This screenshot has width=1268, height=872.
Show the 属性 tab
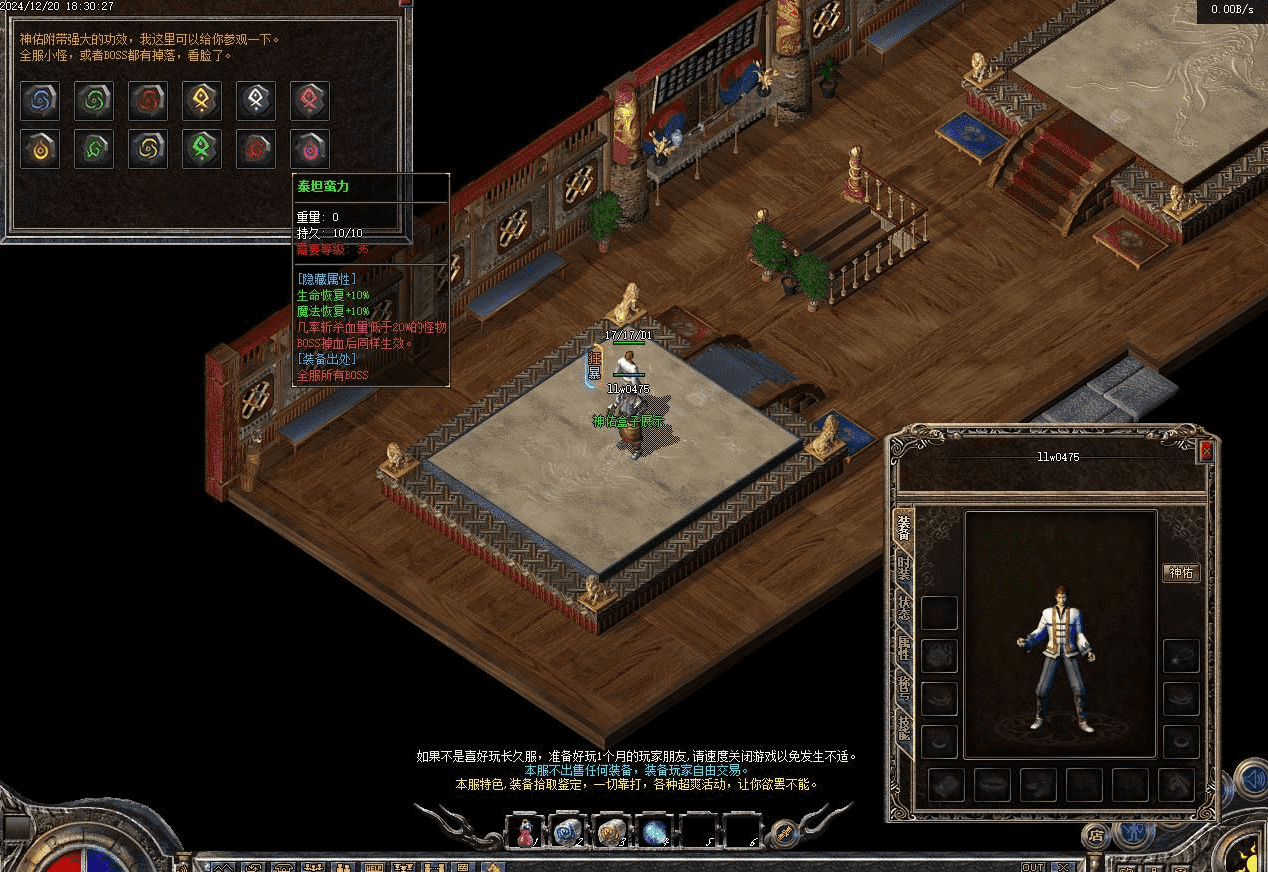click(x=904, y=648)
